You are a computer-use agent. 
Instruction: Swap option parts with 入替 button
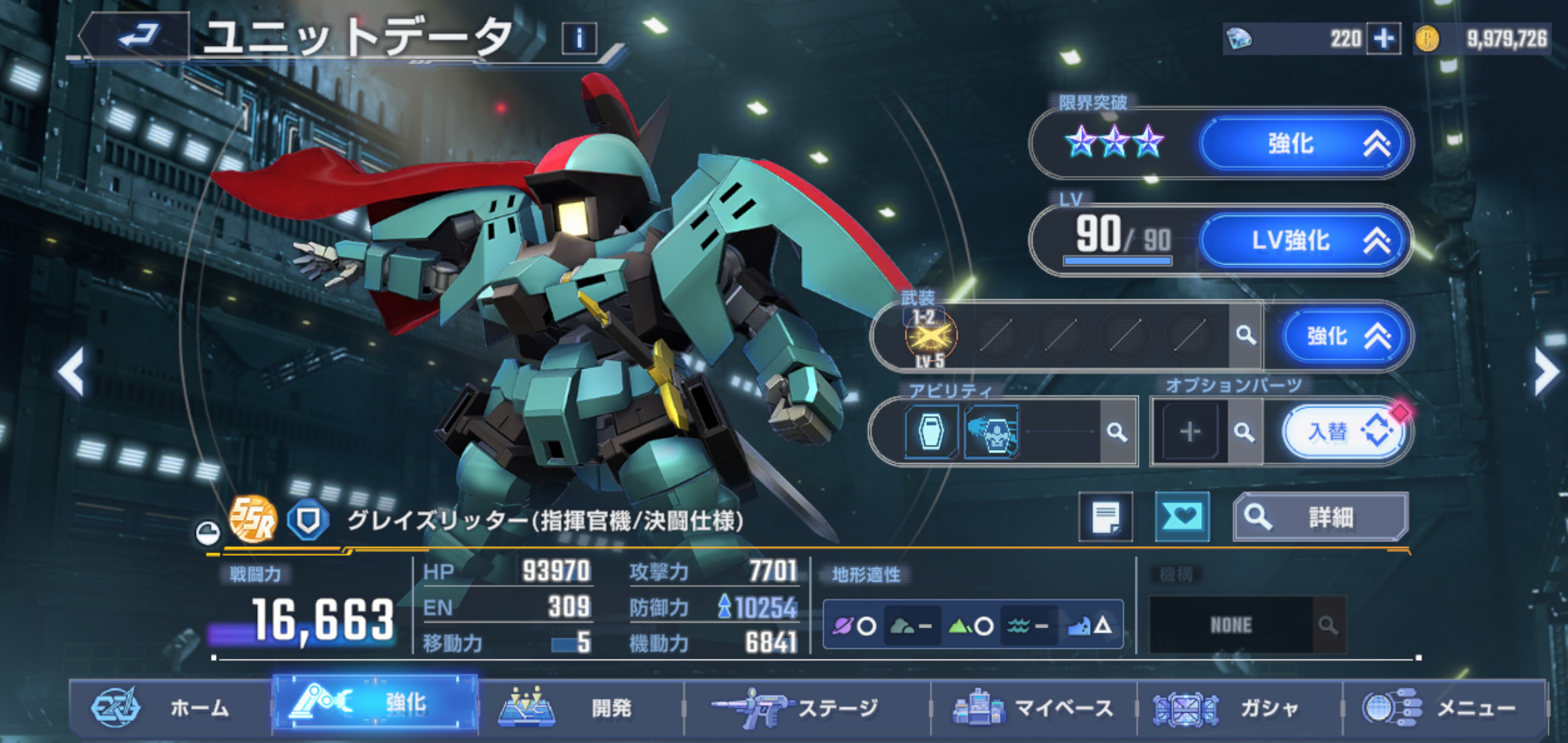pyautogui.click(x=1345, y=432)
